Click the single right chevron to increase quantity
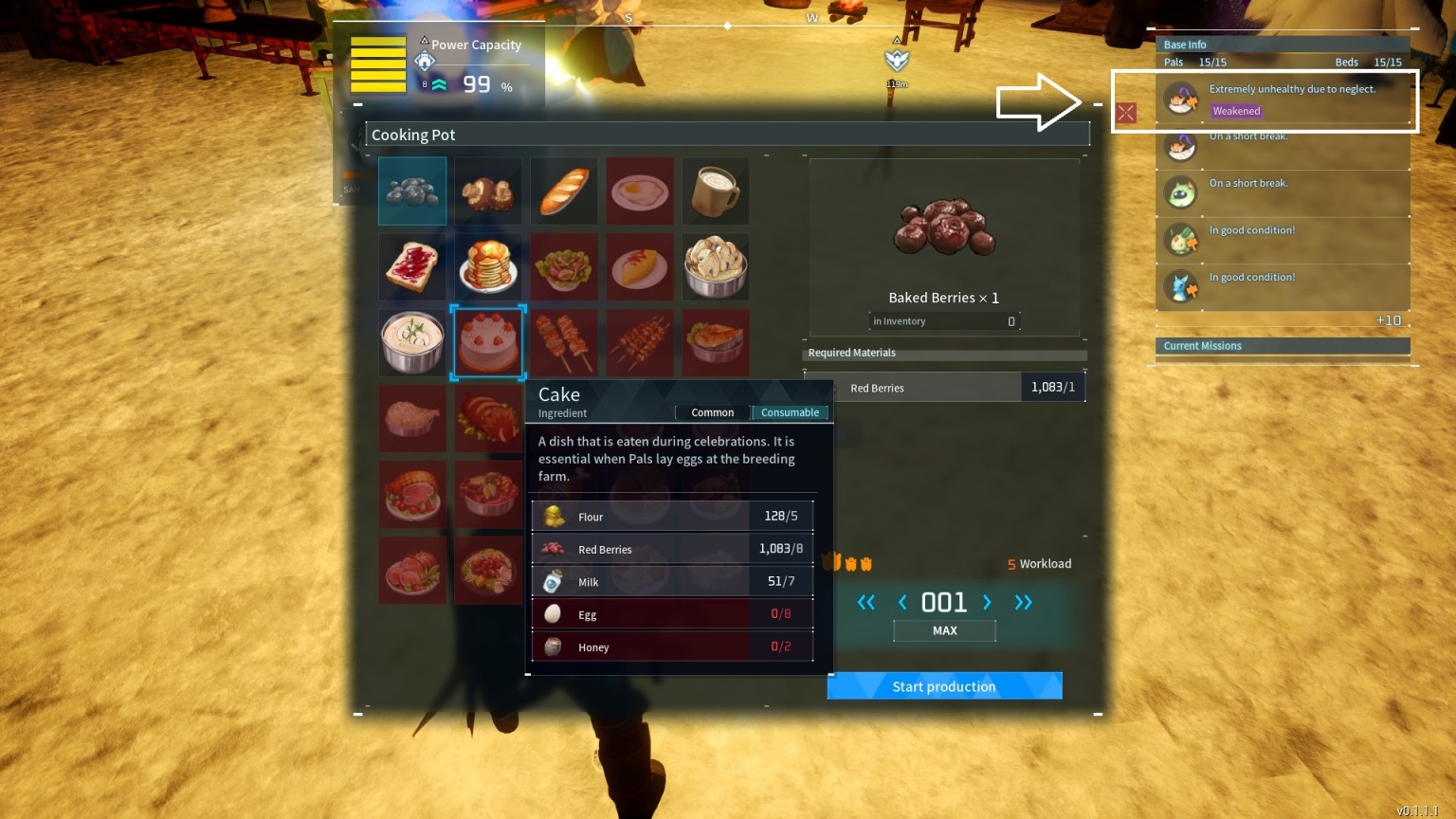The image size is (1456, 819). point(986,602)
